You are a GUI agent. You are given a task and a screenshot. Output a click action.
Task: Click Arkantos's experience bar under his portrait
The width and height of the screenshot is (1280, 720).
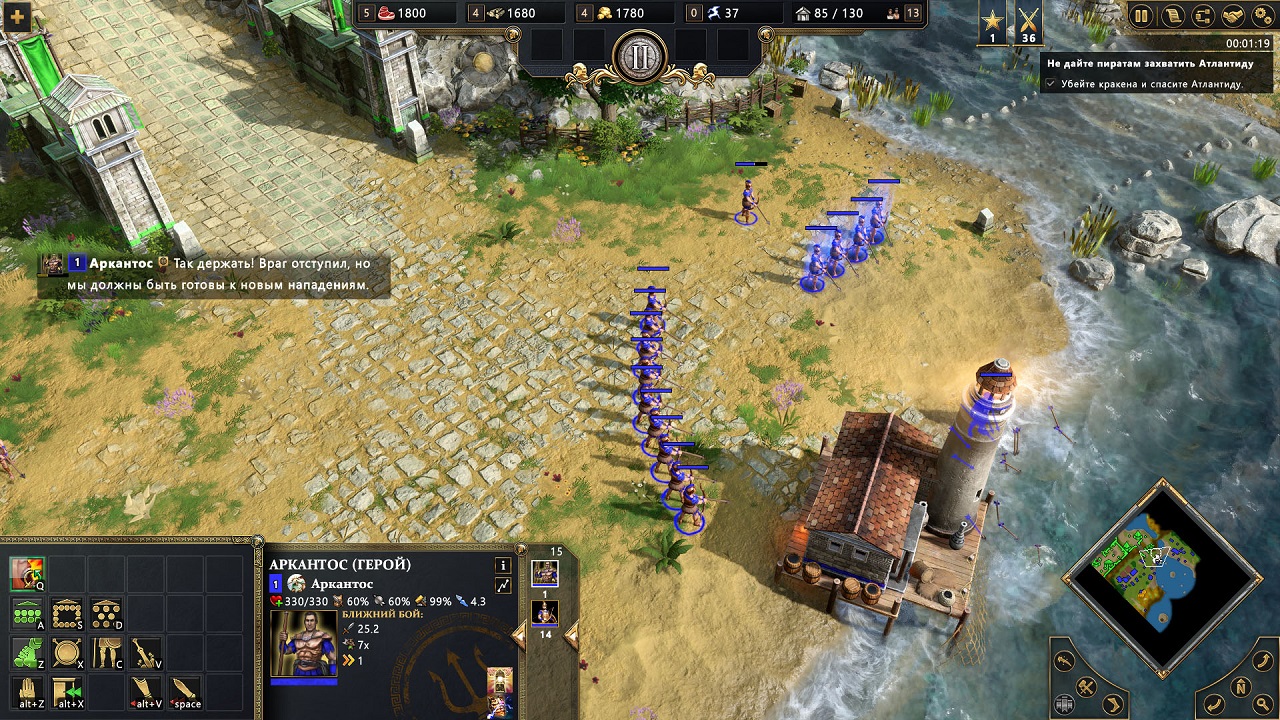point(304,681)
